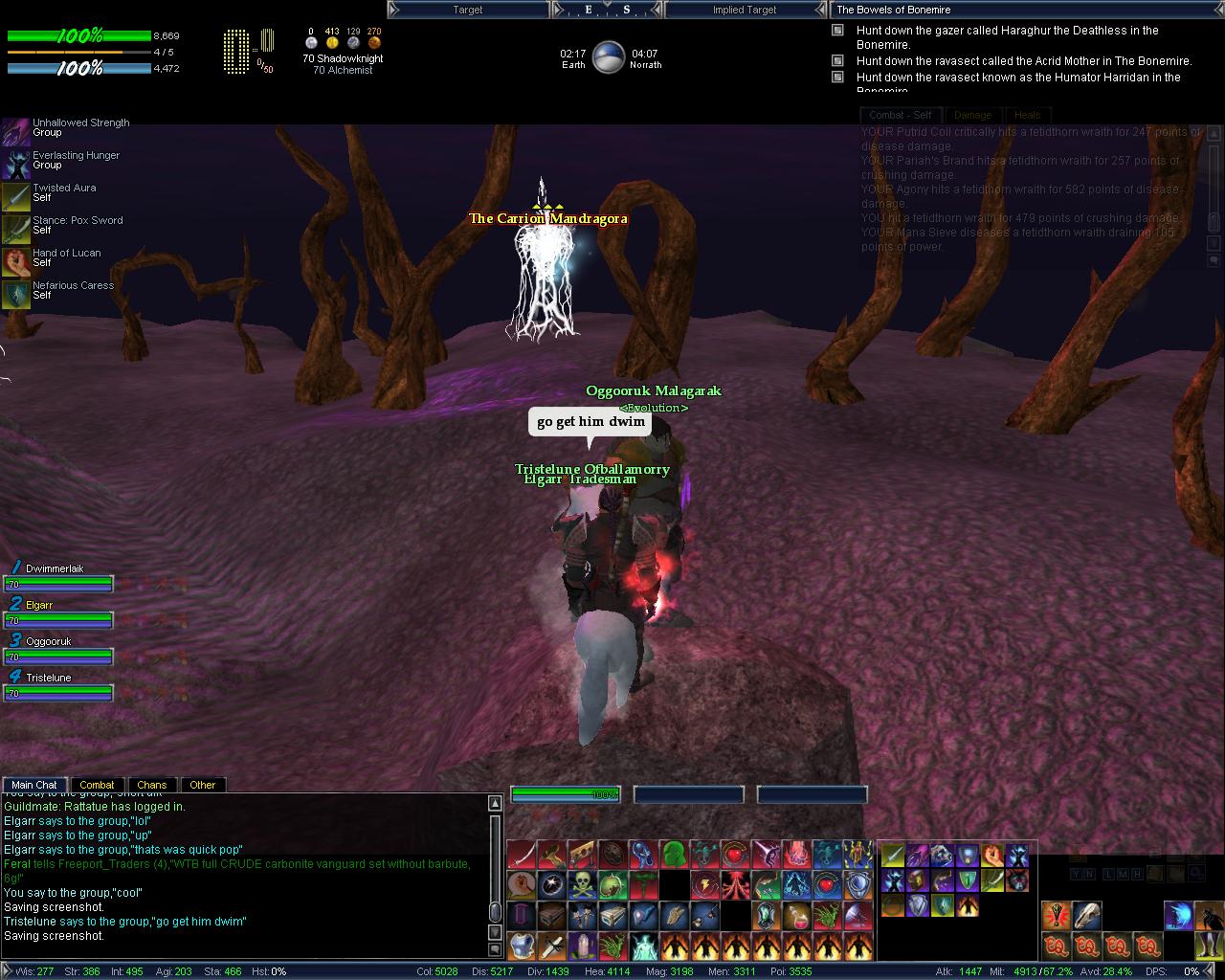
Task: Show the Main Chat tab
Action: (x=34, y=785)
